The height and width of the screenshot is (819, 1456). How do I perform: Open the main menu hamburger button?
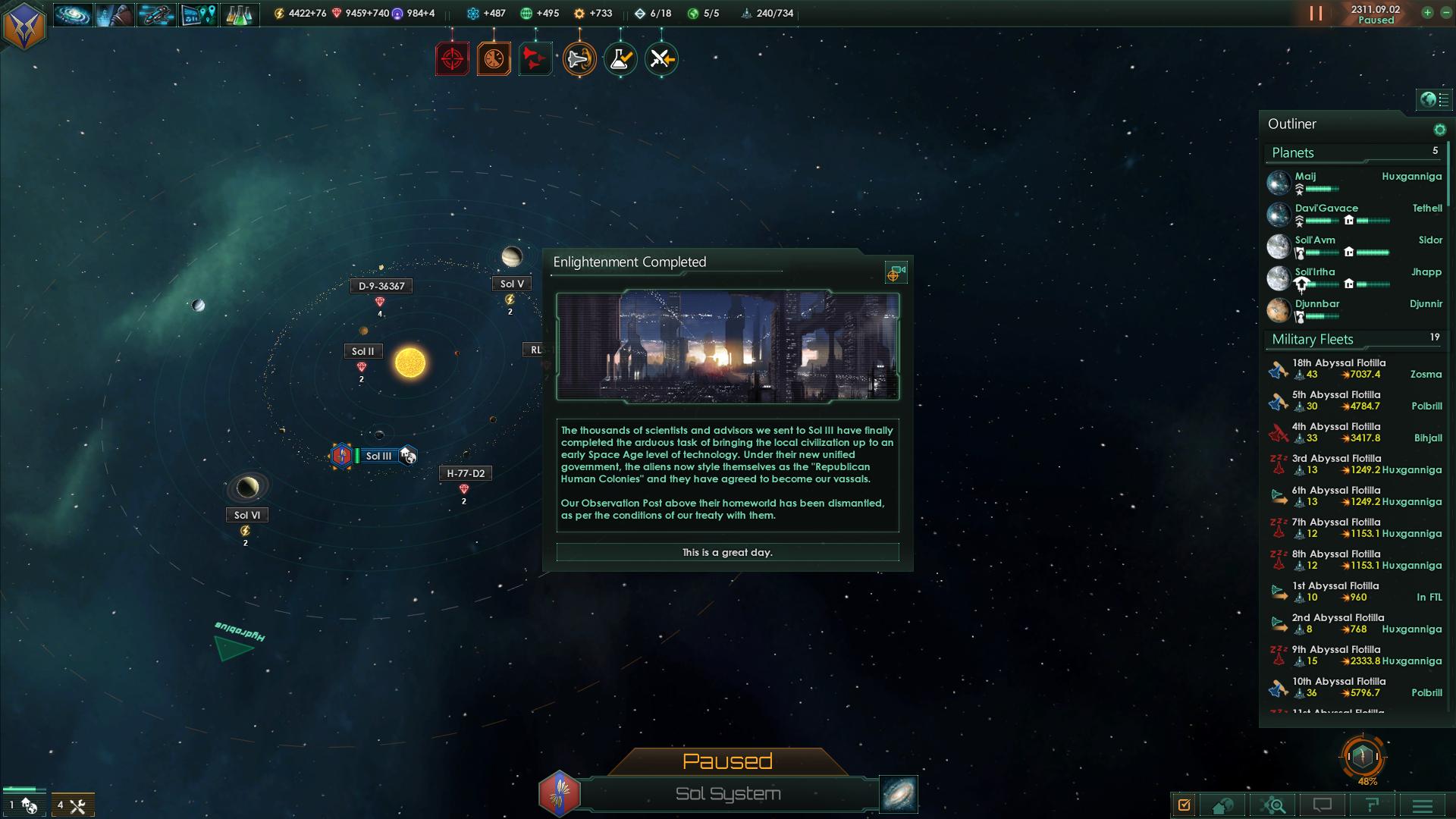[x=1423, y=805]
